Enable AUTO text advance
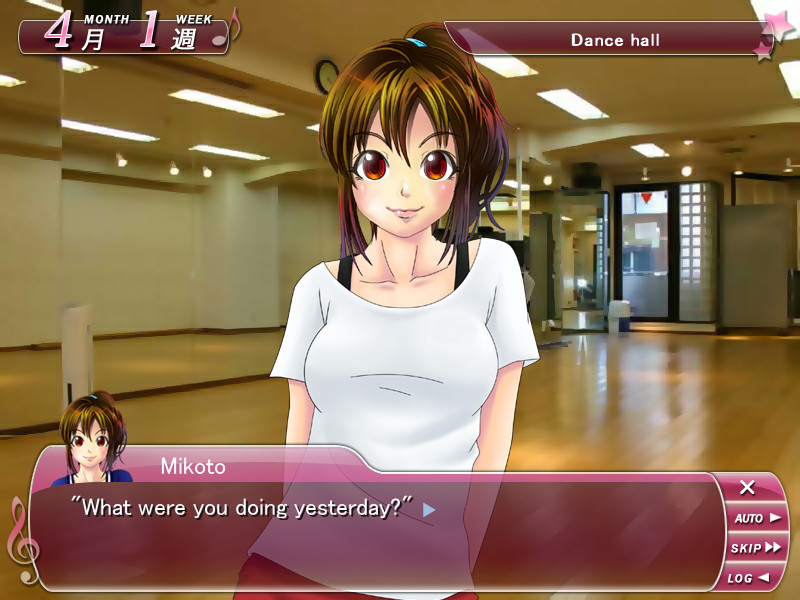Screen dimensions: 800x600 pos(756,518)
